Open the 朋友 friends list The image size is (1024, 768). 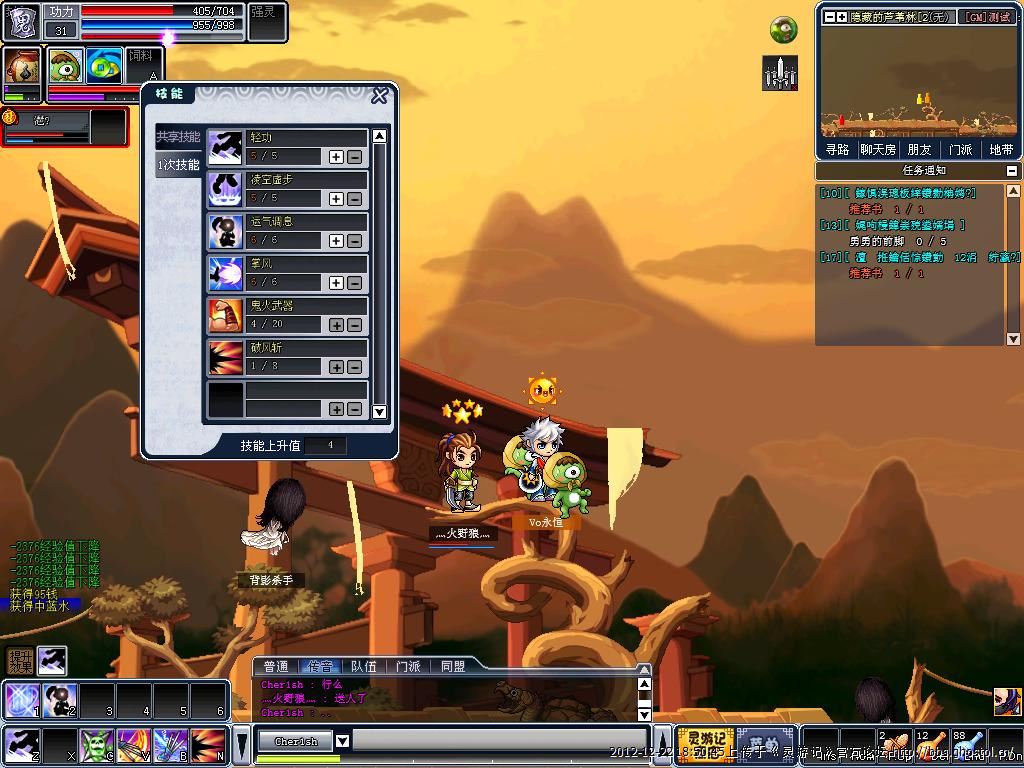click(x=919, y=150)
